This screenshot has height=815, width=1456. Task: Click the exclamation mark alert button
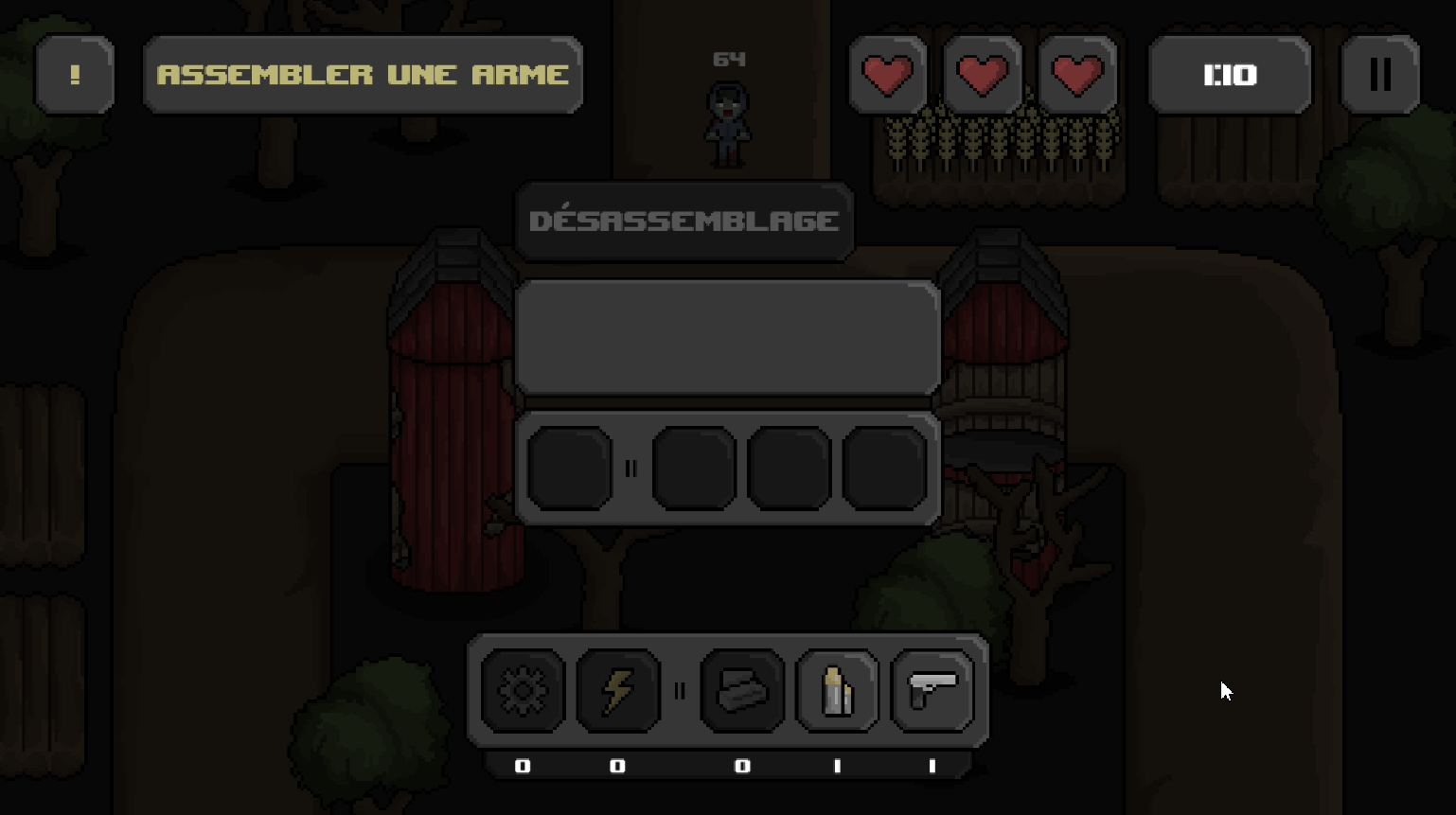[75, 75]
